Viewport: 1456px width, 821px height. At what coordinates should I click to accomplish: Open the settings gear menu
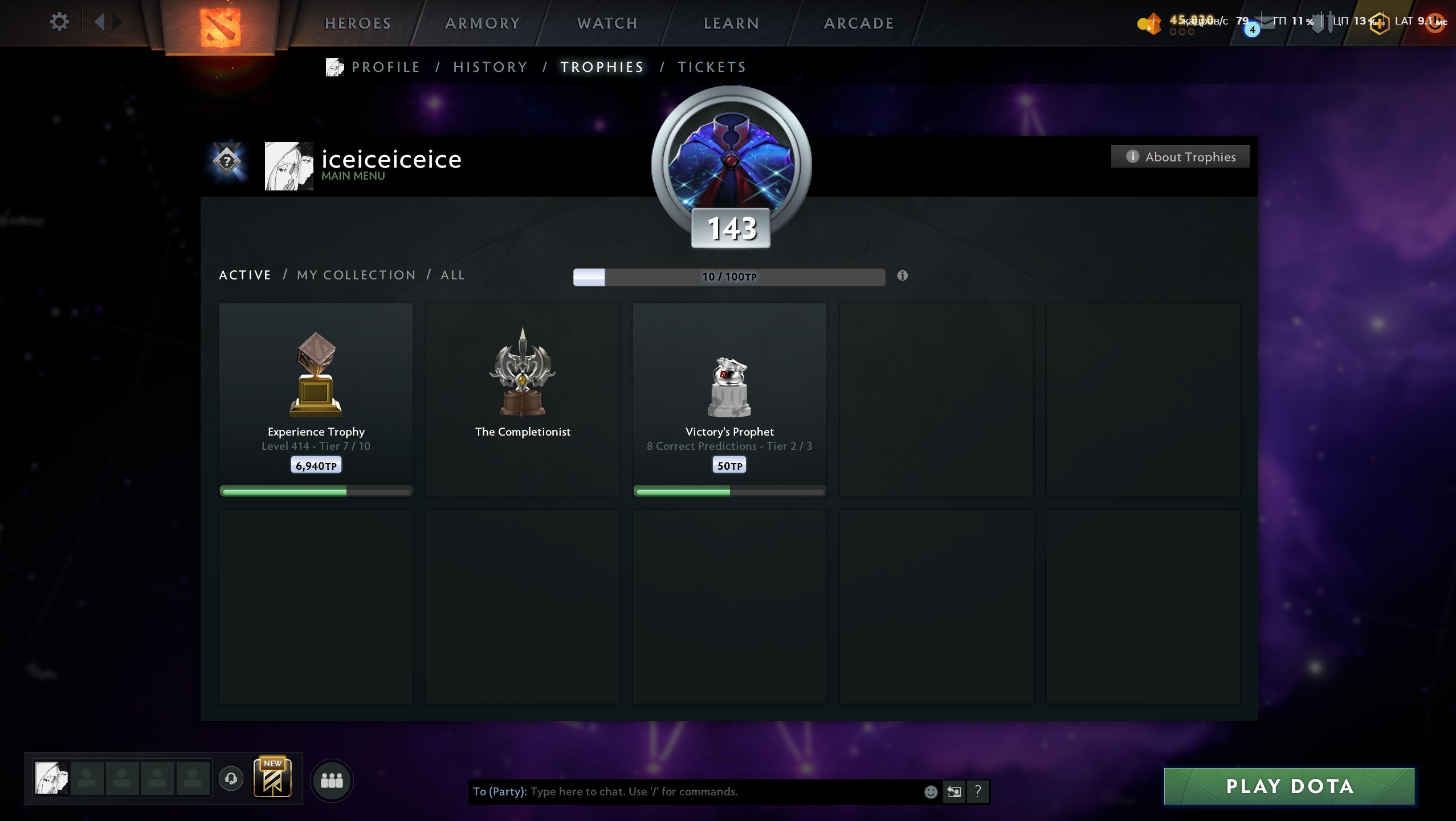point(59,22)
